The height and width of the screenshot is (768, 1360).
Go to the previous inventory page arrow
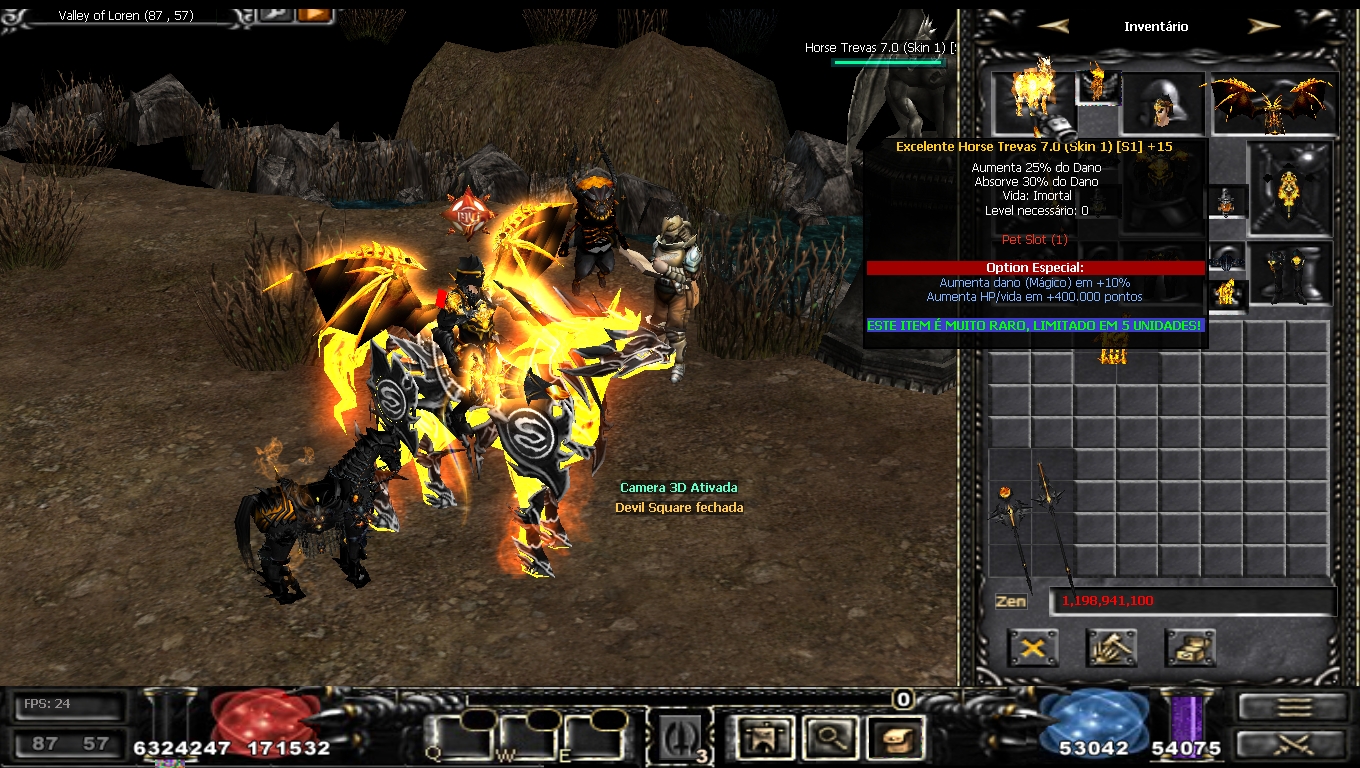point(1053,26)
